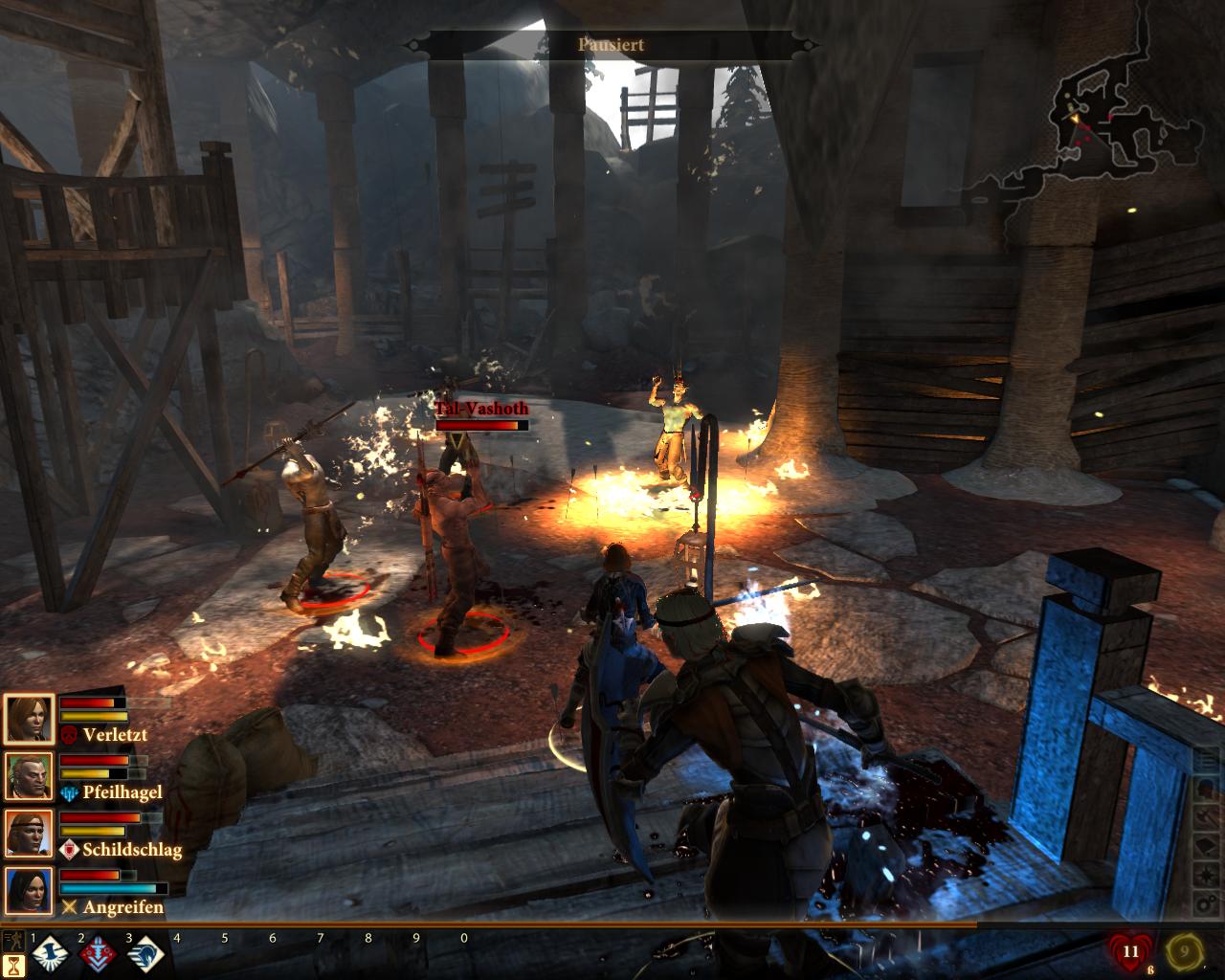Toggle the running figure icon above the hourglass
The width and height of the screenshot is (1225, 980).
click(x=14, y=940)
